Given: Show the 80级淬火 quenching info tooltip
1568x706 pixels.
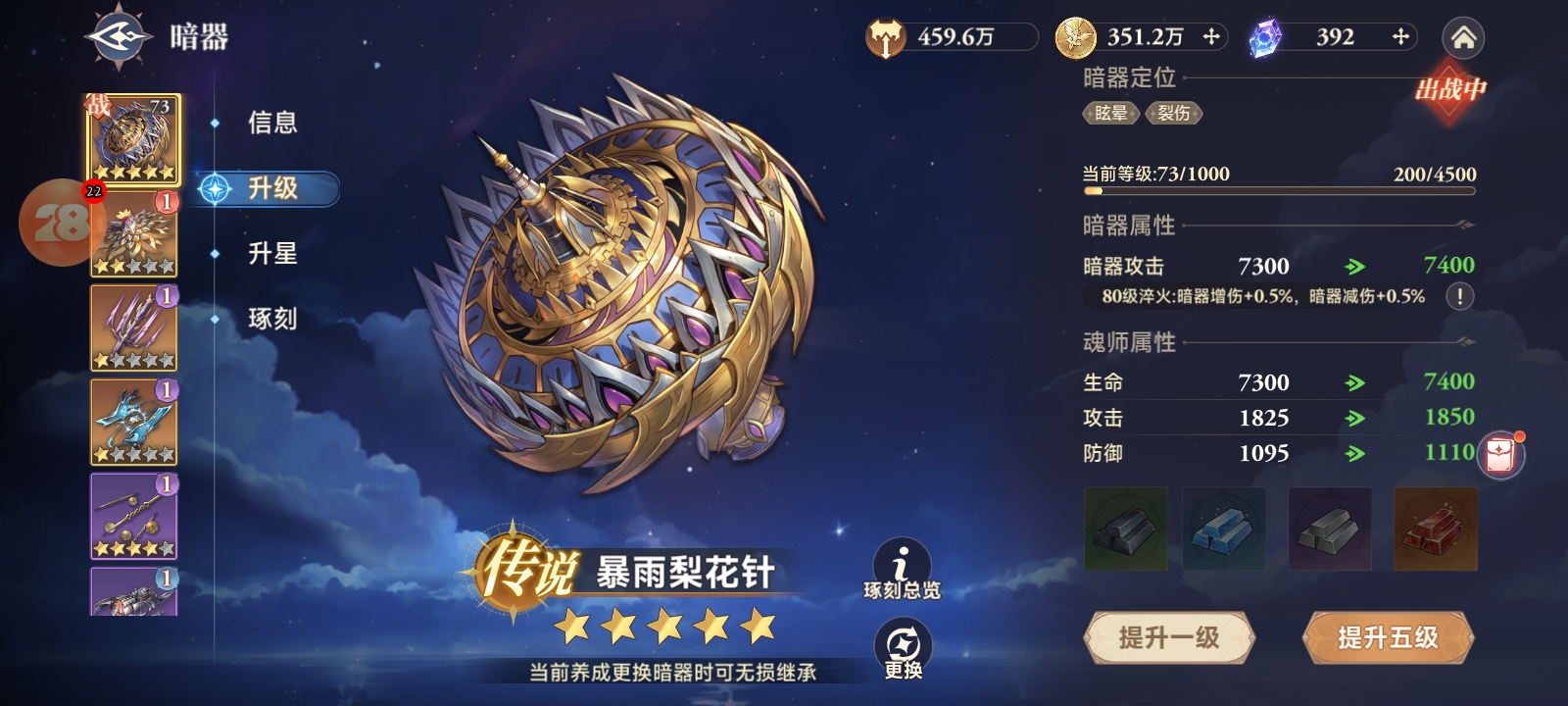Looking at the screenshot, I should pos(1459,296).
